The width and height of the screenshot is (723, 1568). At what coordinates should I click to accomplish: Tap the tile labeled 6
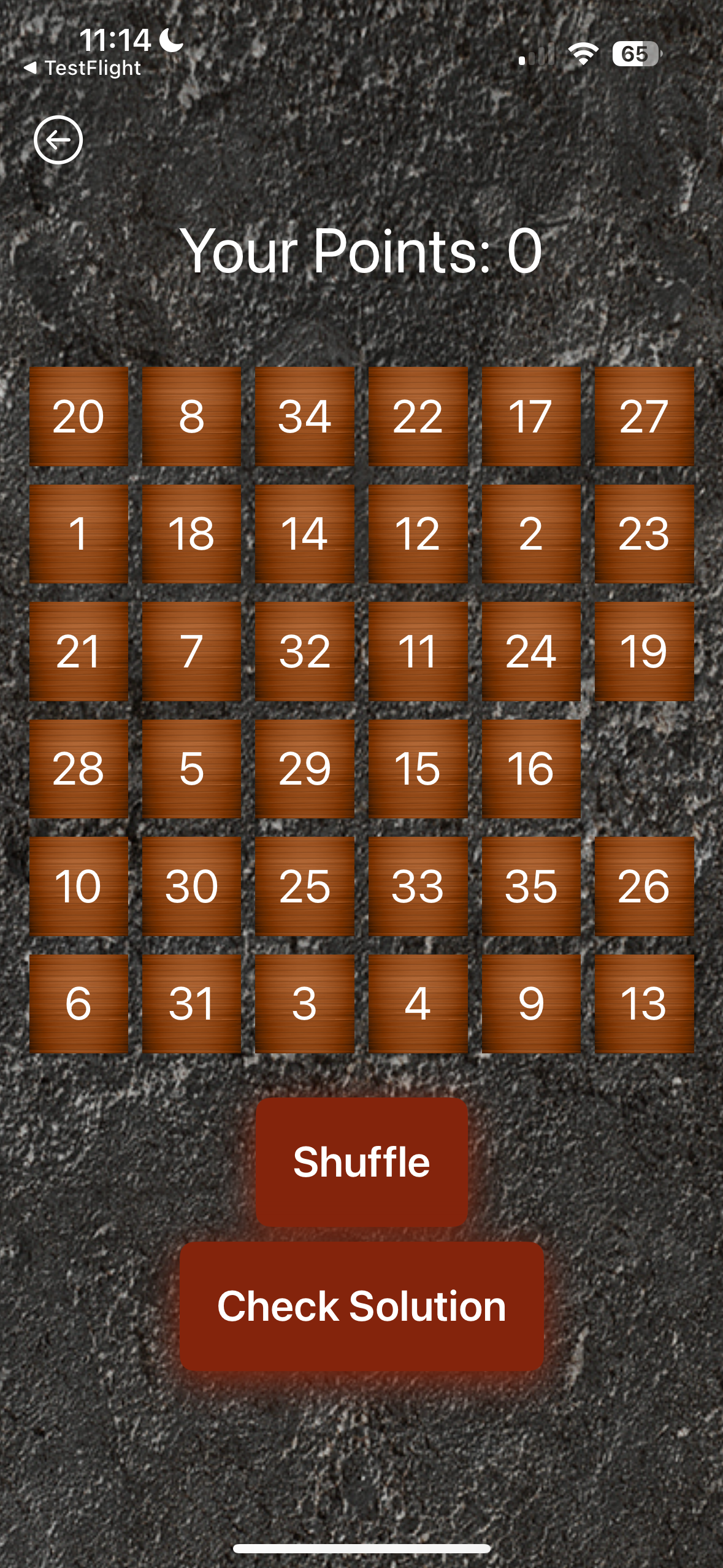78,1004
